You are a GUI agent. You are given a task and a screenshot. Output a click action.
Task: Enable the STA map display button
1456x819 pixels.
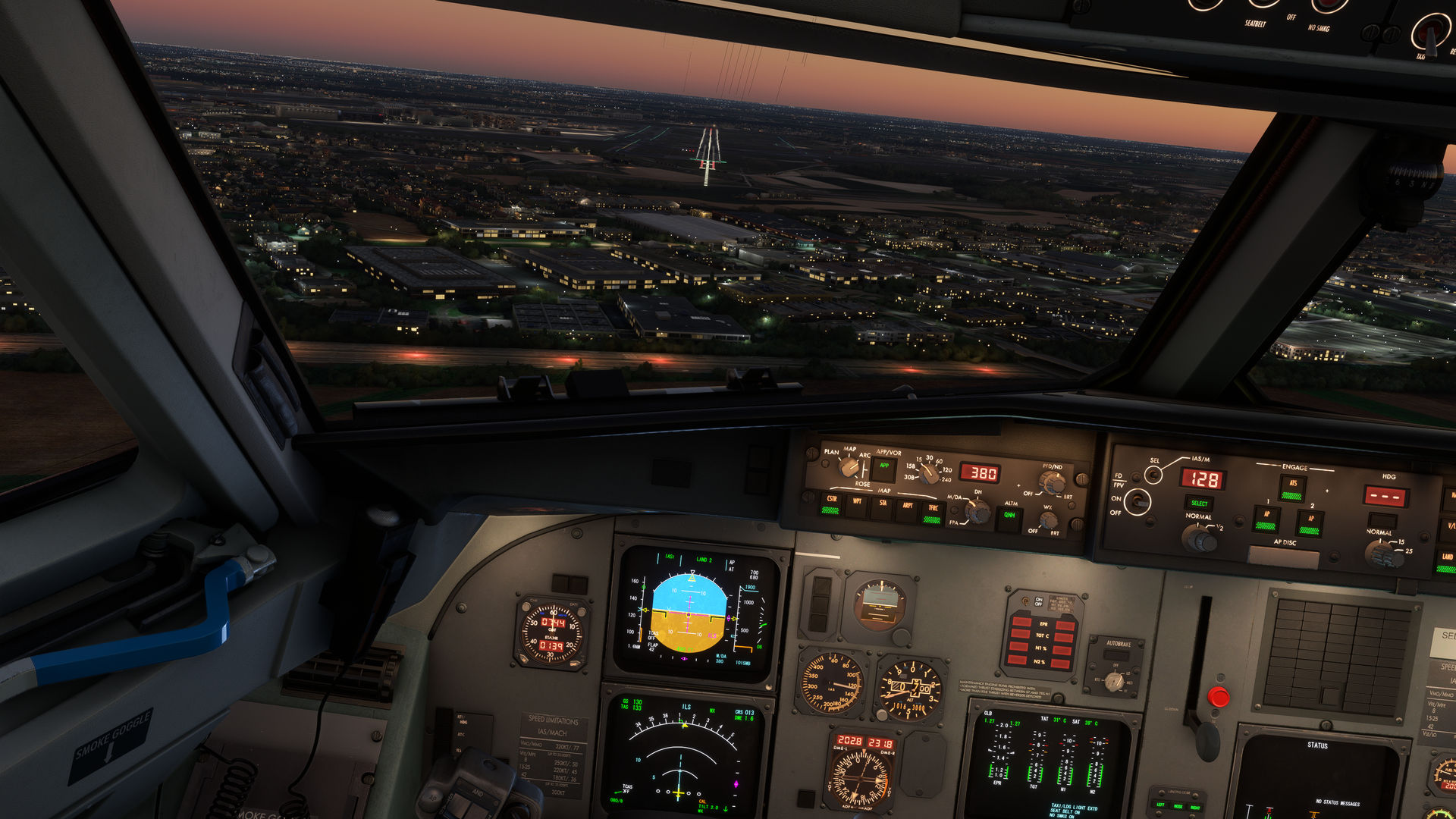[x=882, y=507]
